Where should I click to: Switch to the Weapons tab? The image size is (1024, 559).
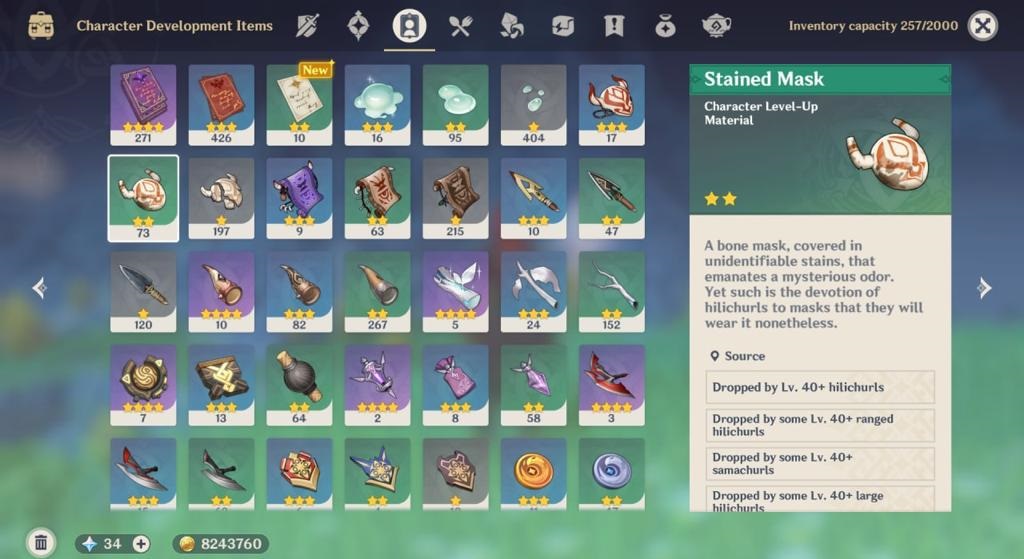(x=307, y=26)
